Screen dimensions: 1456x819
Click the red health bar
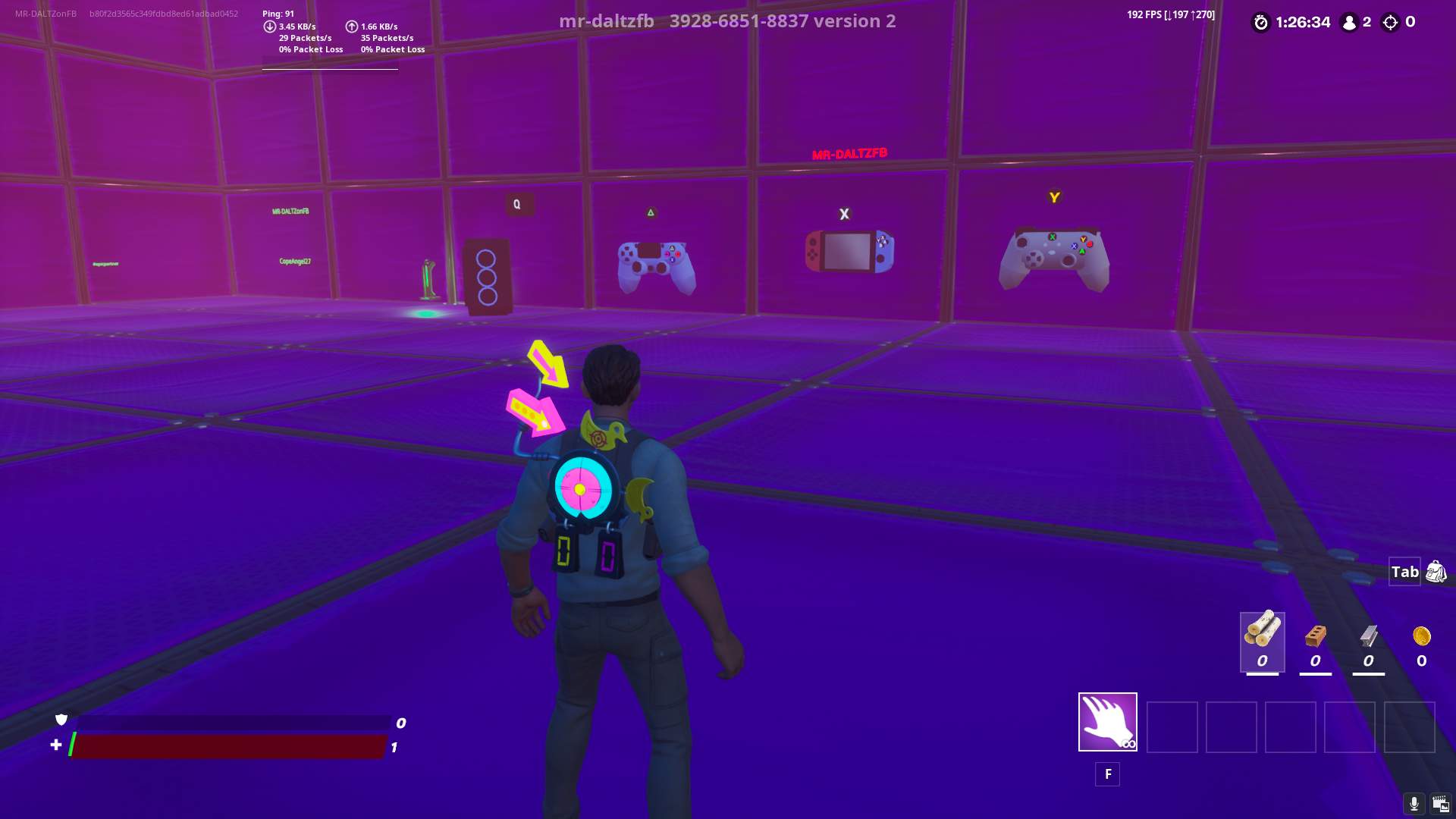227,746
